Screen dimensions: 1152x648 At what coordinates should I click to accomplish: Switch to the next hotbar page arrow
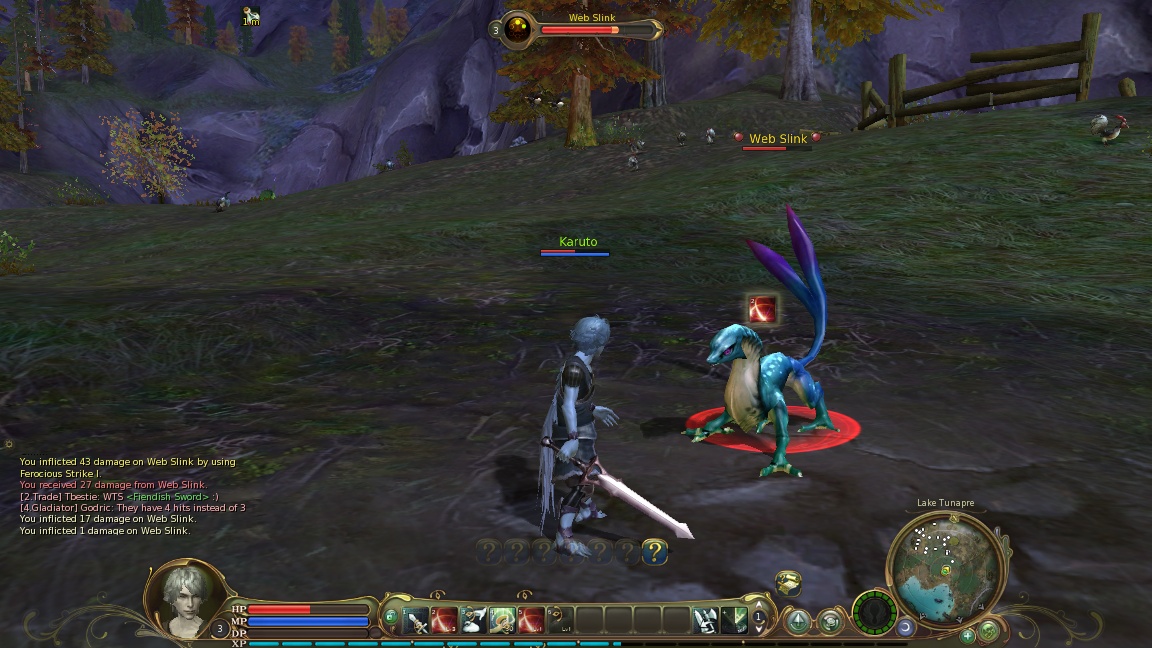click(759, 630)
